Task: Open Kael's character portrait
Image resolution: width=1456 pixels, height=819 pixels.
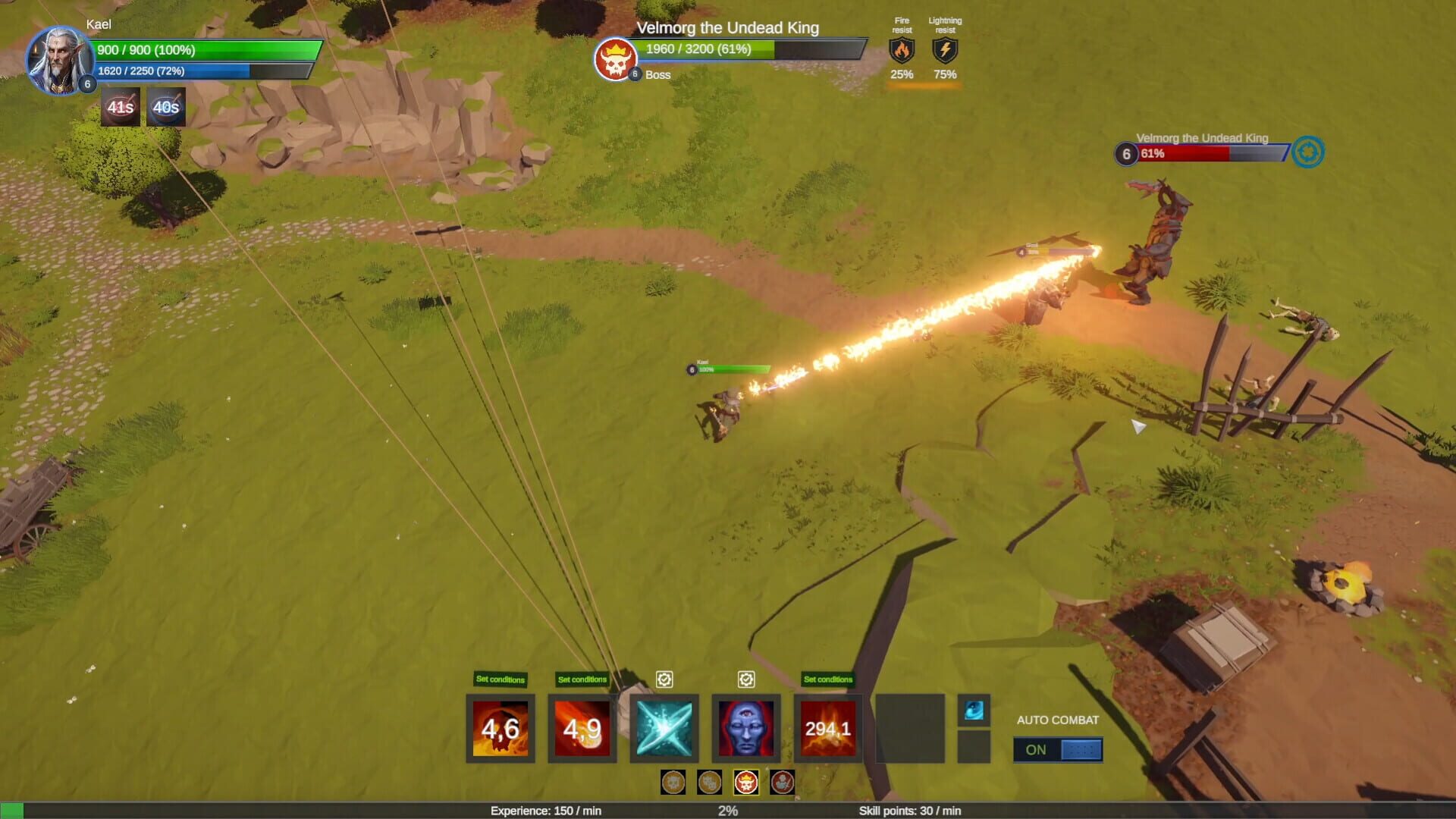Action: click(x=59, y=59)
